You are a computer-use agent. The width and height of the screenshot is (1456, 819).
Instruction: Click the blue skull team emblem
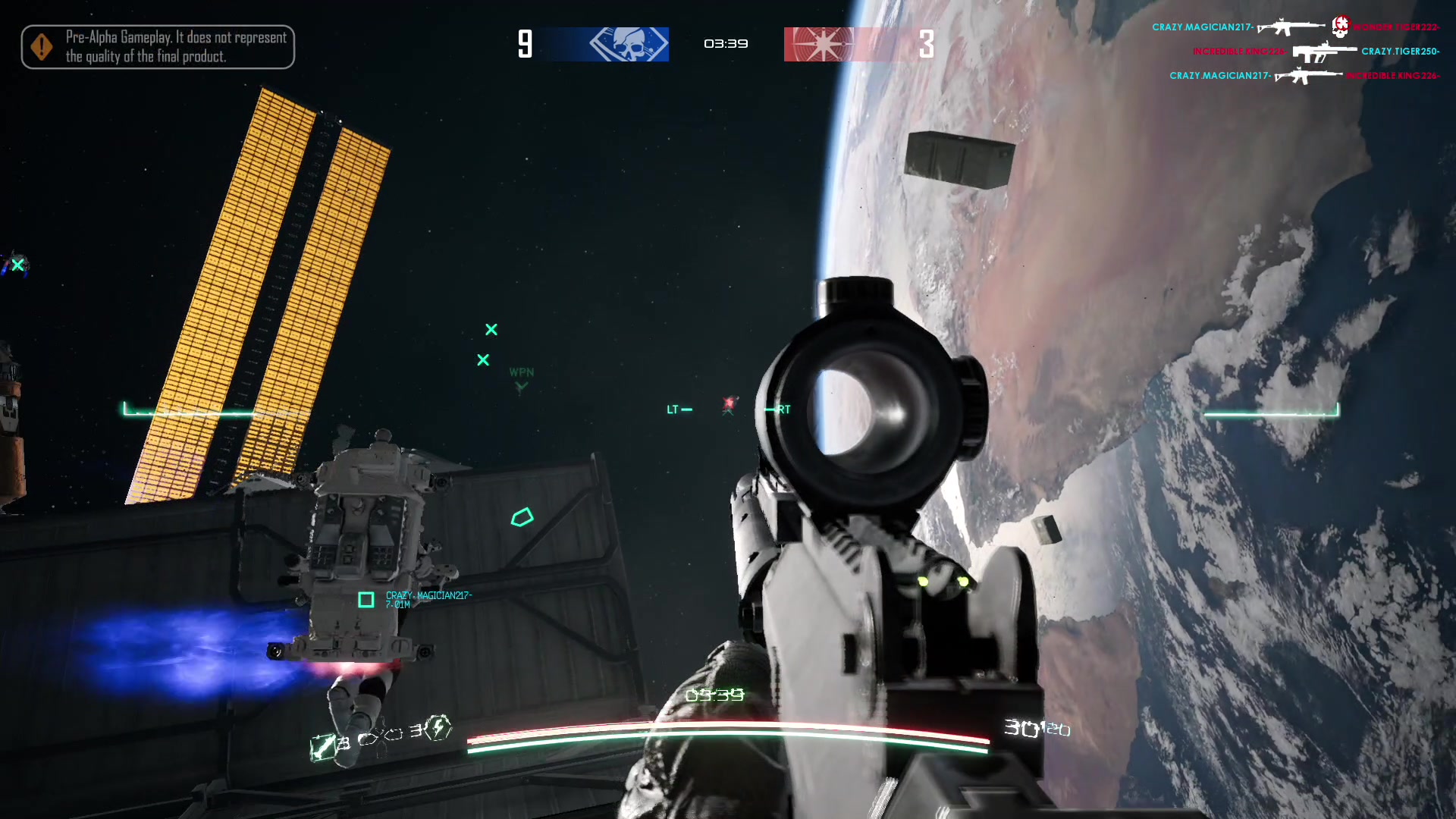pyautogui.click(x=629, y=44)
